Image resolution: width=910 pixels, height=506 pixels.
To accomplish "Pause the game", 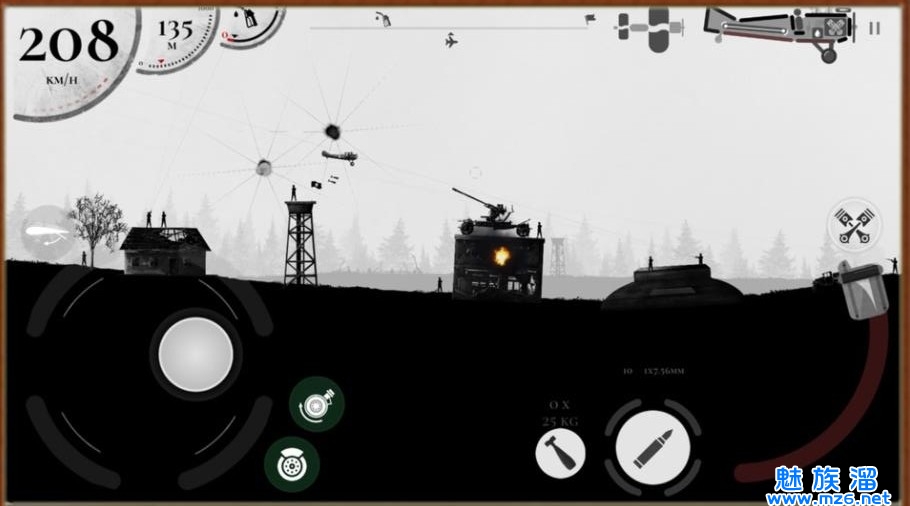I will (x=875, y=28).
